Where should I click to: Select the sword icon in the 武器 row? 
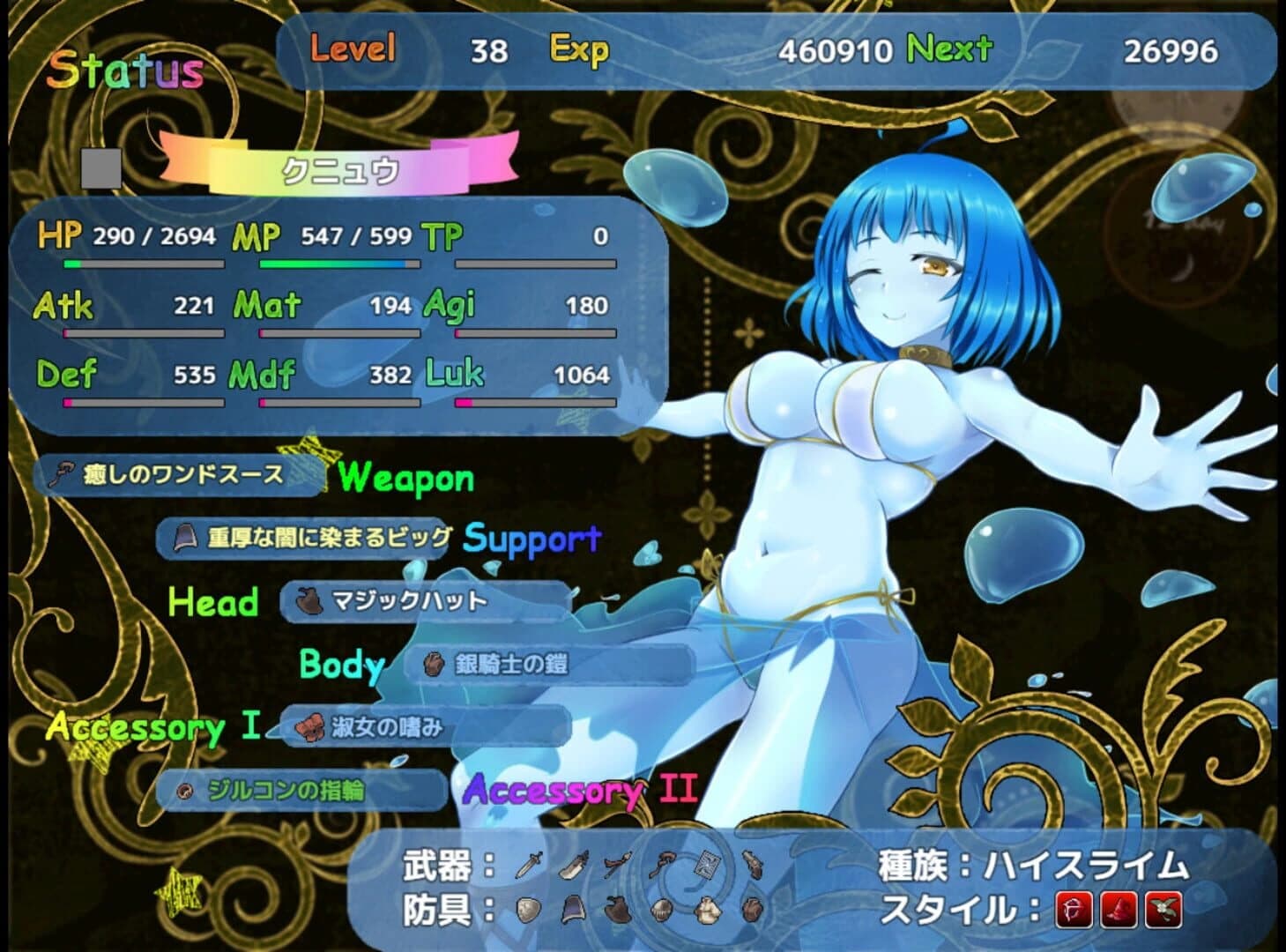[529, 865]
